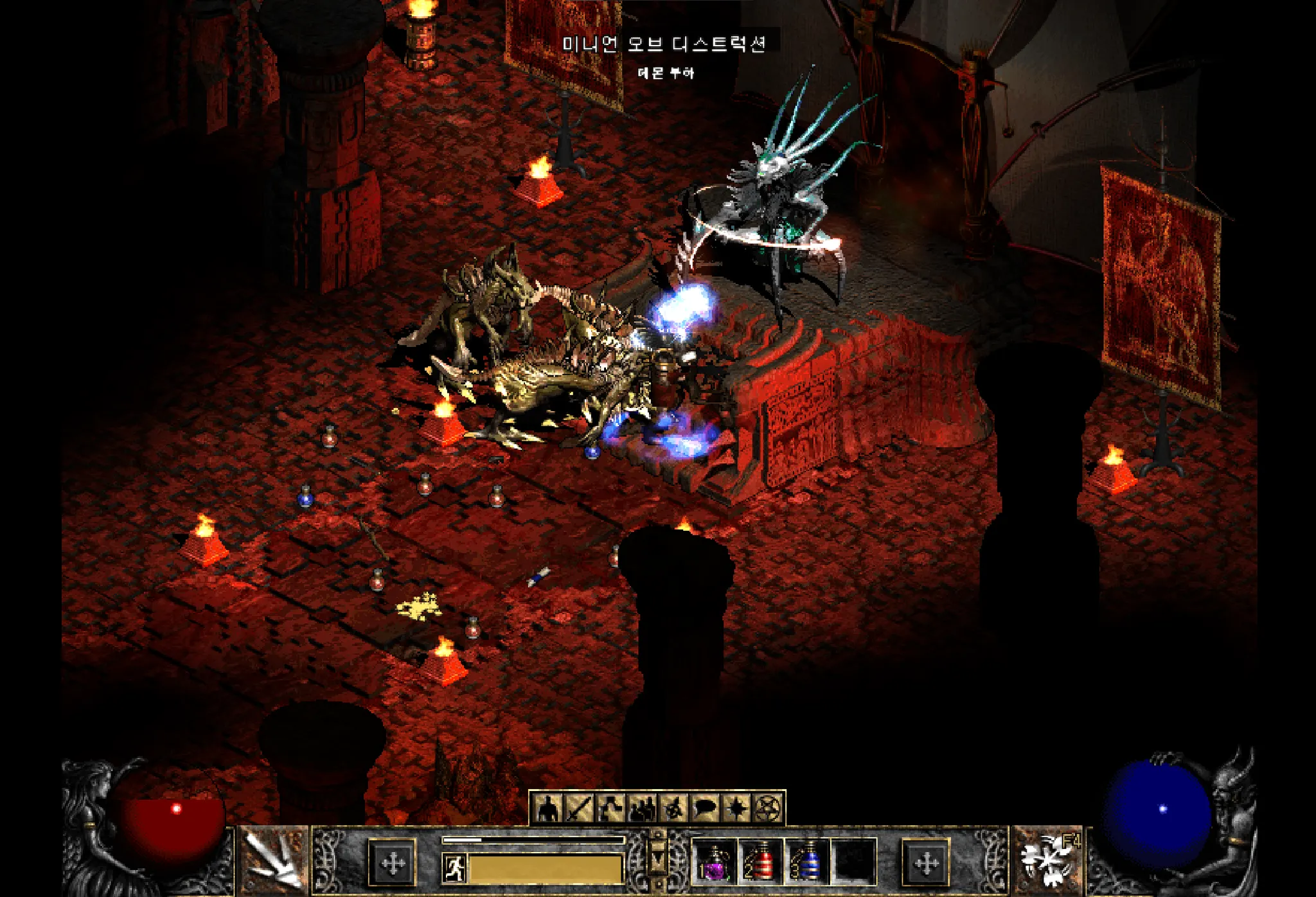Open the character stats screen silhouette icon

(547, 808)
